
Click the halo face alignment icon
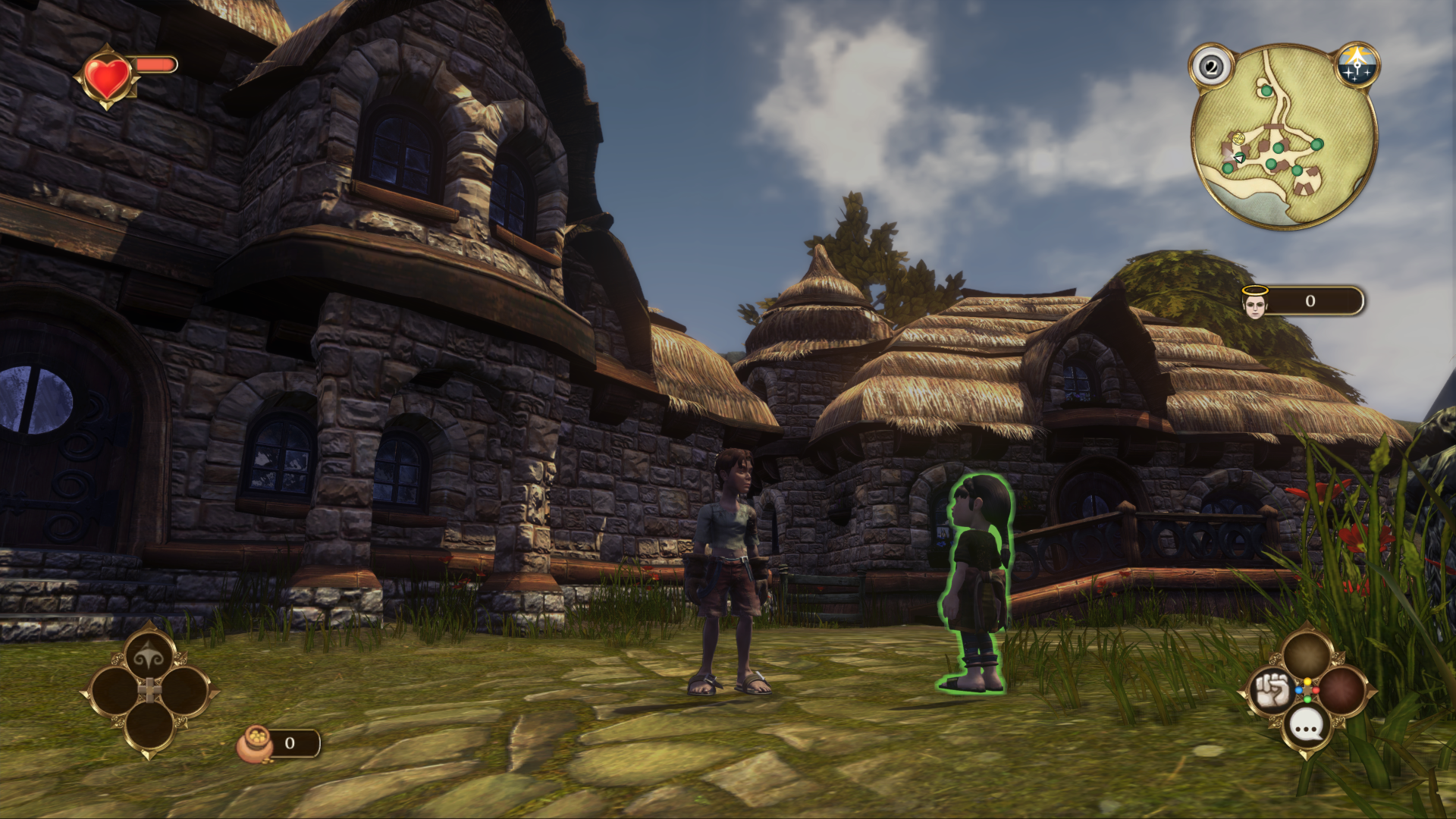coord(1255,303)
